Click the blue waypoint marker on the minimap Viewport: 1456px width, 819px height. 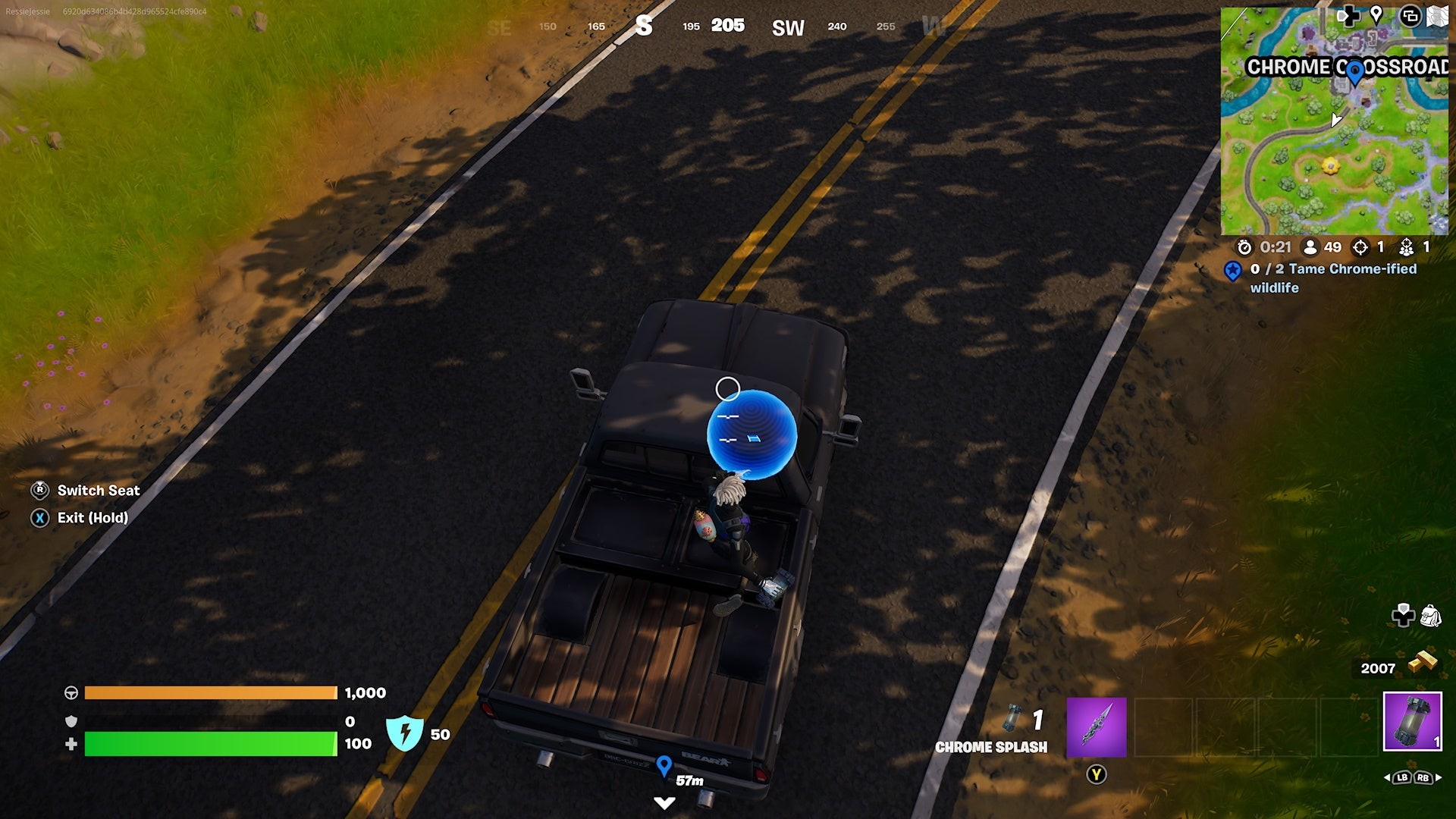coord(1354,73)
